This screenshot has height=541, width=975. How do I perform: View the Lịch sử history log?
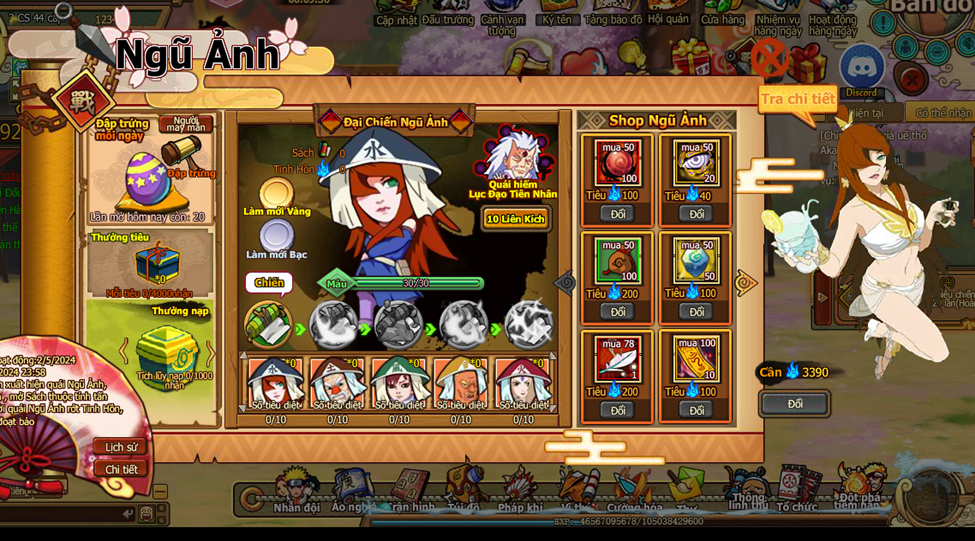tap(121, 447)
